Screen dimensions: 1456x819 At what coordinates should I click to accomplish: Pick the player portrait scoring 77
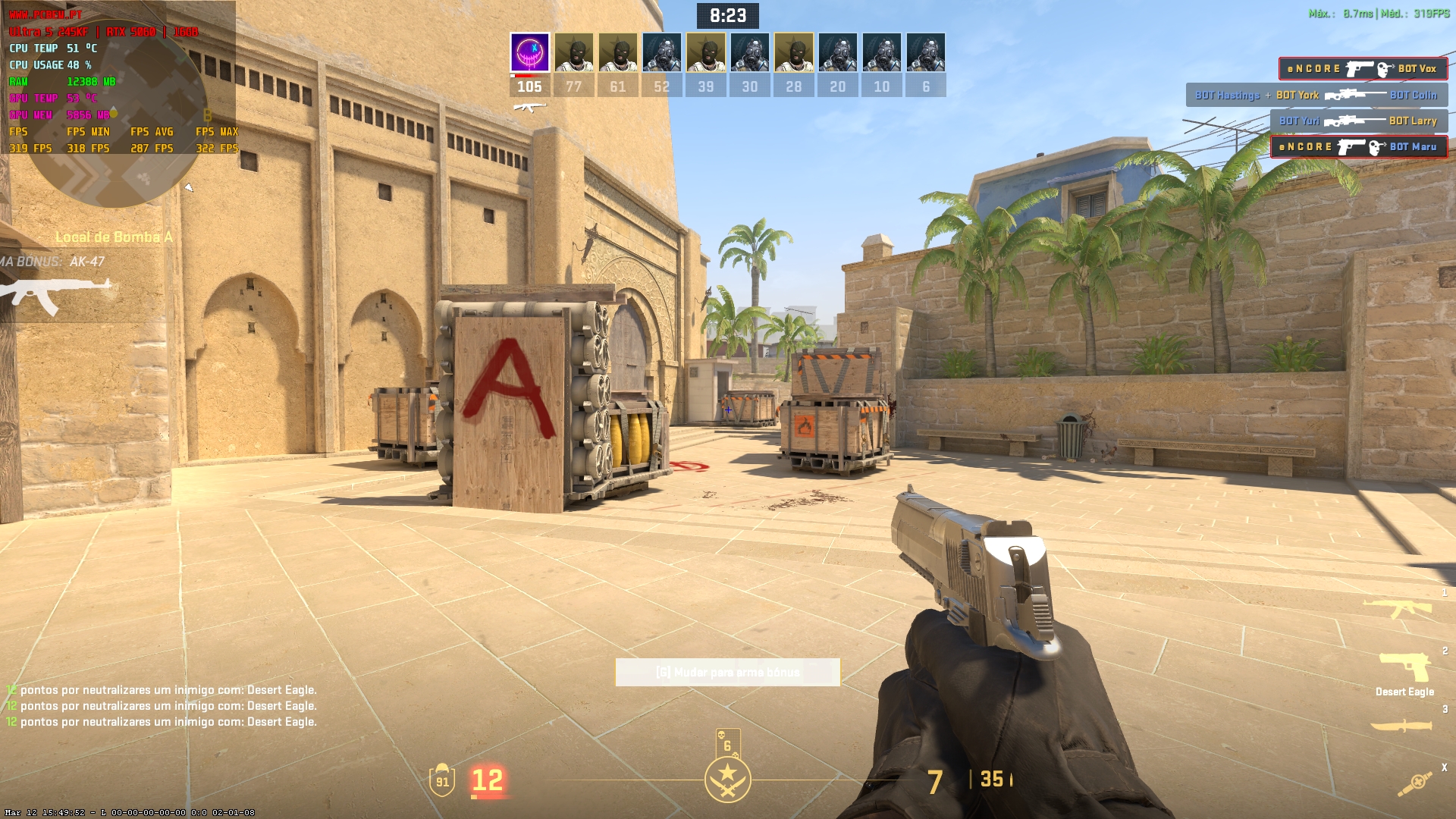(x=573, y=52)
